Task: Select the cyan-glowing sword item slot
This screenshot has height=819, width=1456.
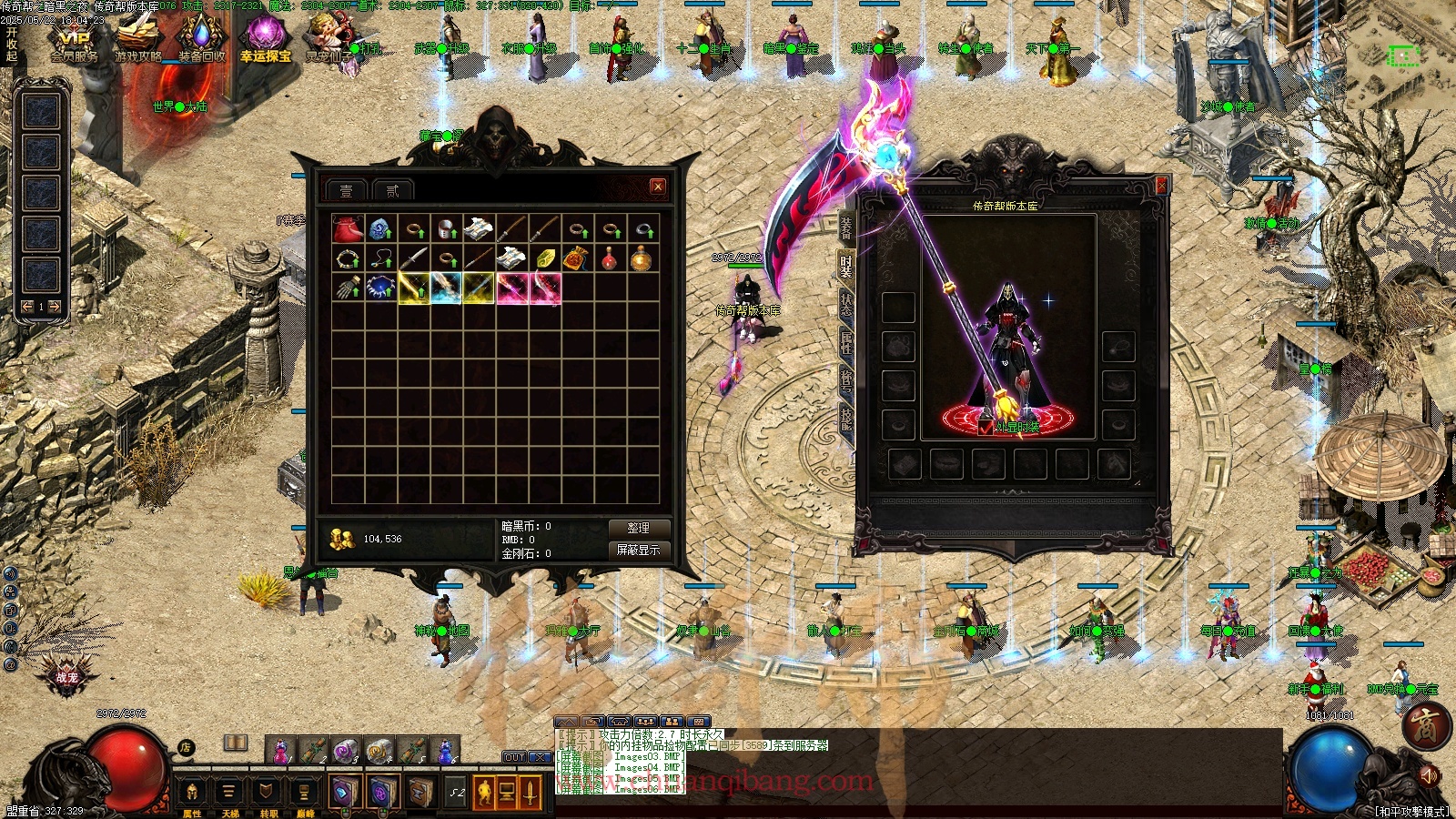Action: click(446, 288)
